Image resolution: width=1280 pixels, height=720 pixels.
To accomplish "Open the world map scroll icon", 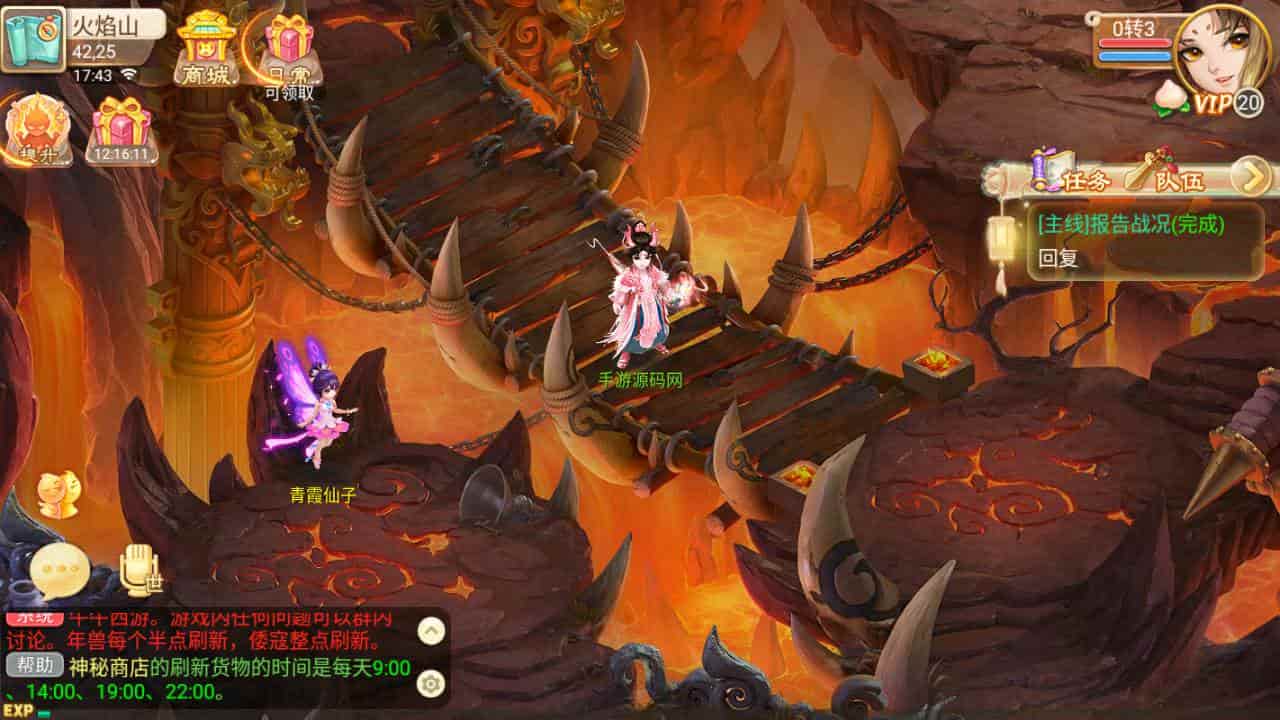I will click(32, 39).
